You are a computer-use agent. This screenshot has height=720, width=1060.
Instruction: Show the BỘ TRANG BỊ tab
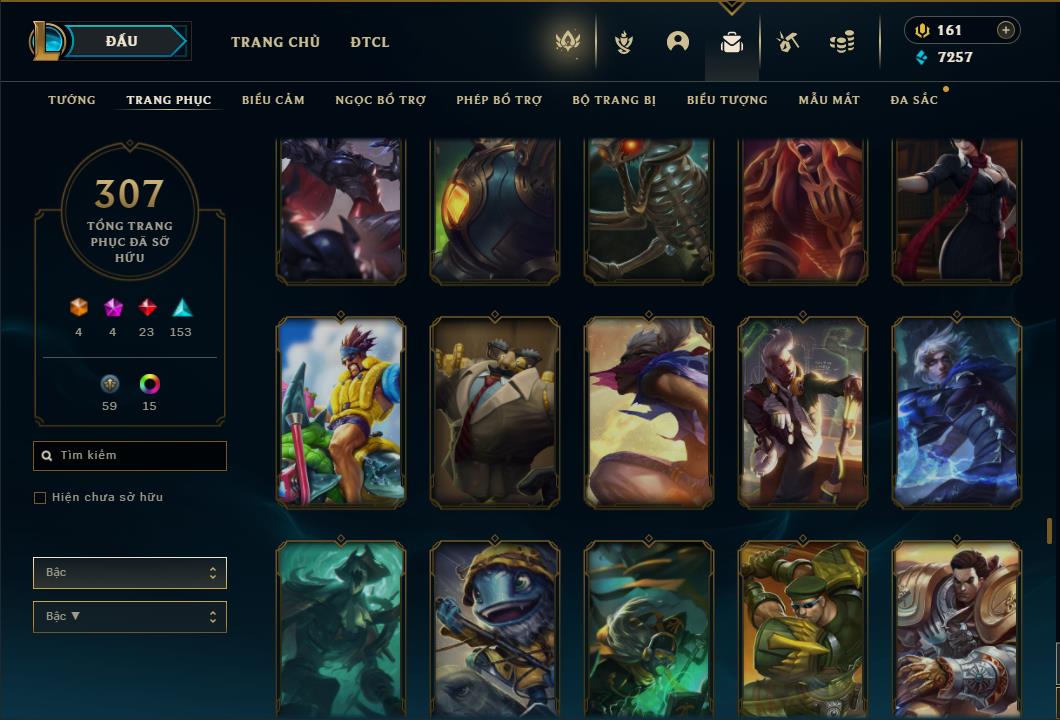pos(614,100)
